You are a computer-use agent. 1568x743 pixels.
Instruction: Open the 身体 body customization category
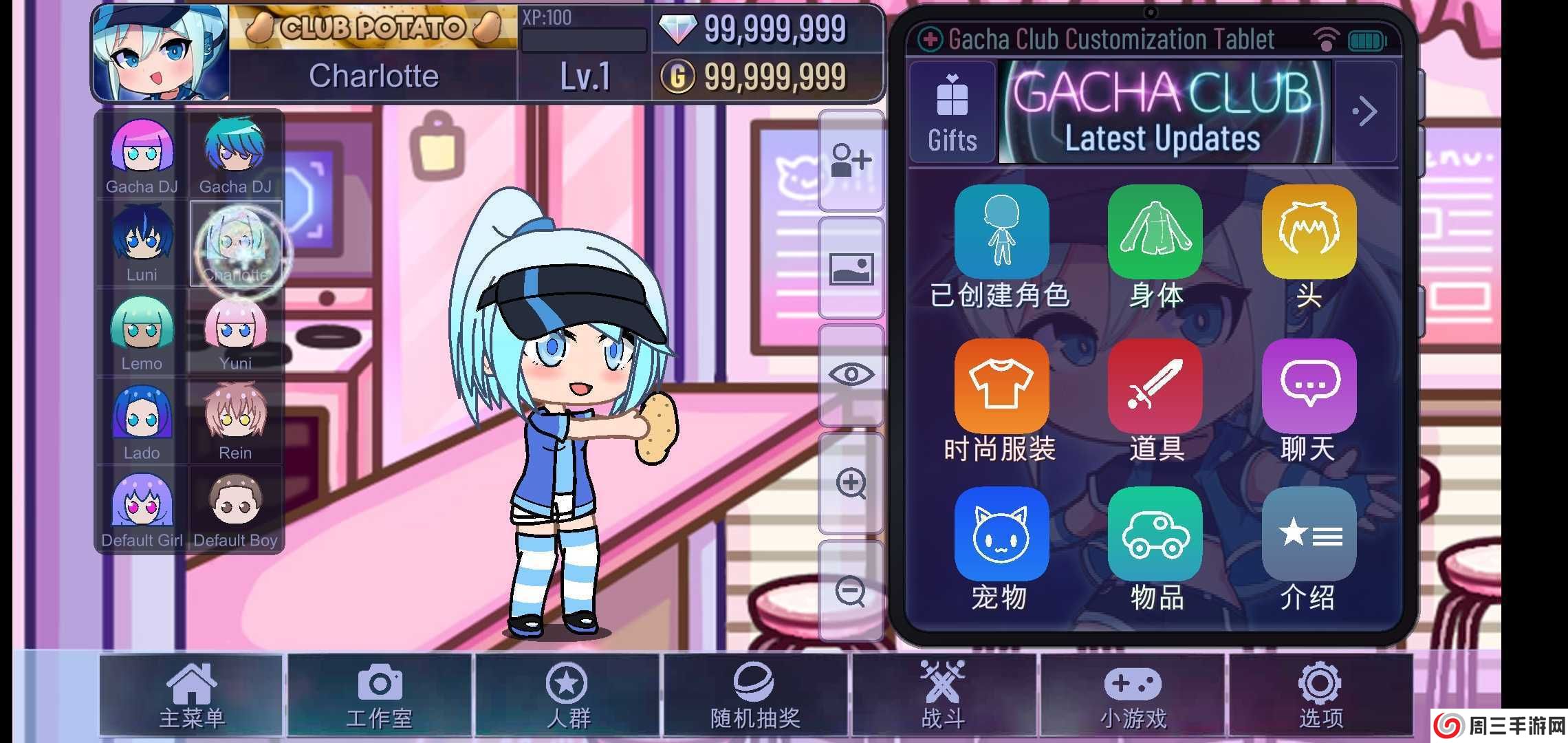(1154, 231)
